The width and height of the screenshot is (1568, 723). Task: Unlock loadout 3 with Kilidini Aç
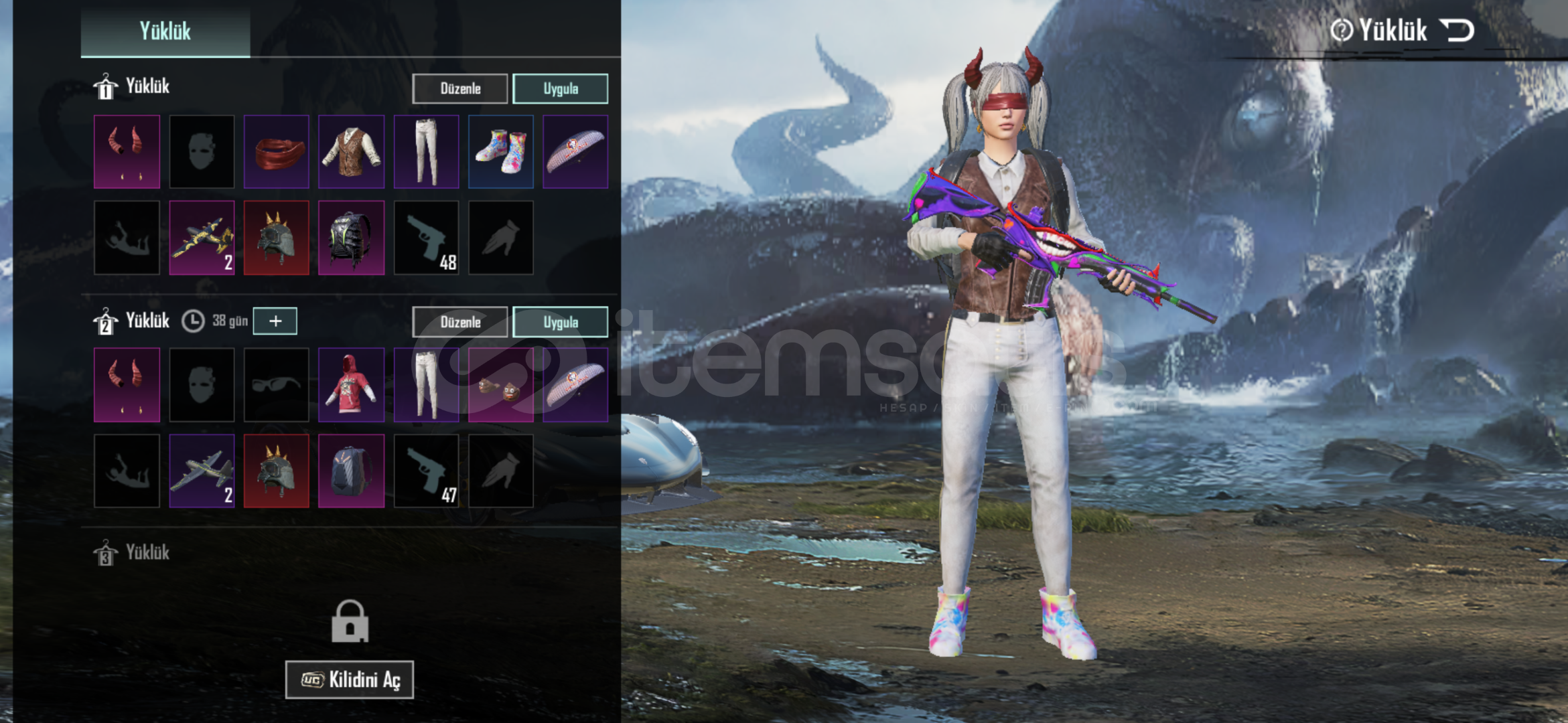click(x=350, y=679)
